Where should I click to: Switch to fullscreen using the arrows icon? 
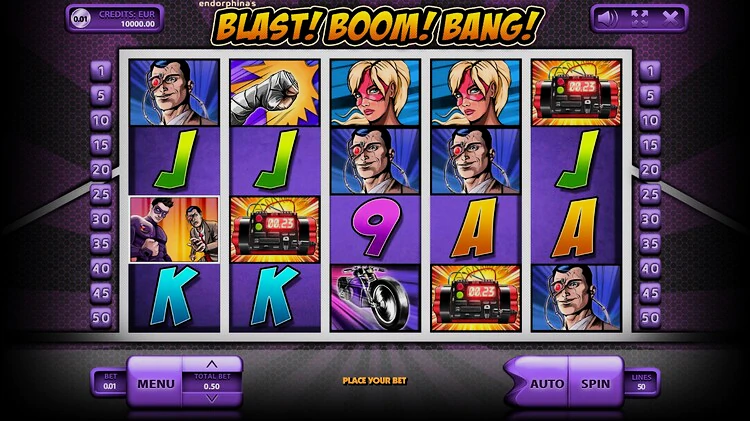pyautogui.click(x=638, y=17)
